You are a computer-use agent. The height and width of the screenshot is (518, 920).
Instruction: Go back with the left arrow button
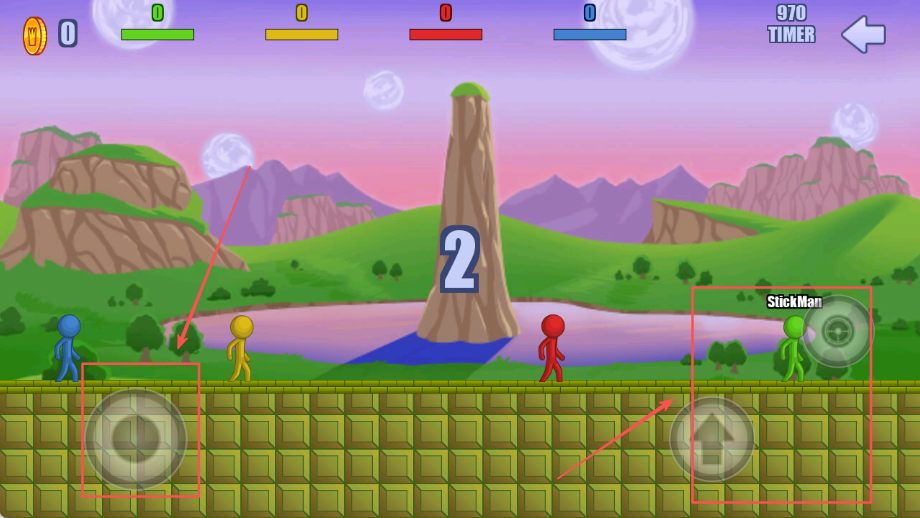click(863, 34)
